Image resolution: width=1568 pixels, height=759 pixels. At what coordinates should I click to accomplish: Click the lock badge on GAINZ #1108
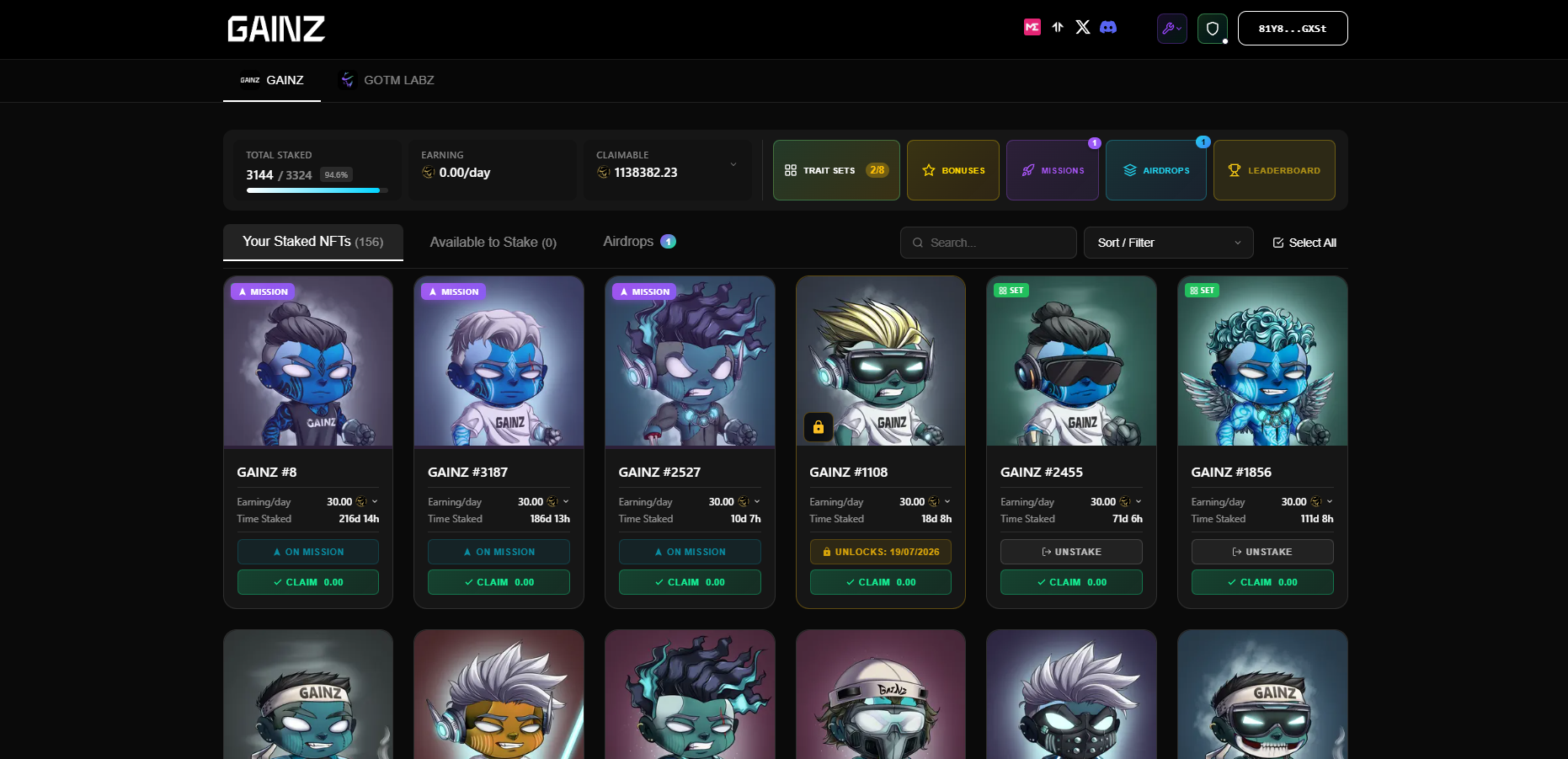click(x=818, y=427)
